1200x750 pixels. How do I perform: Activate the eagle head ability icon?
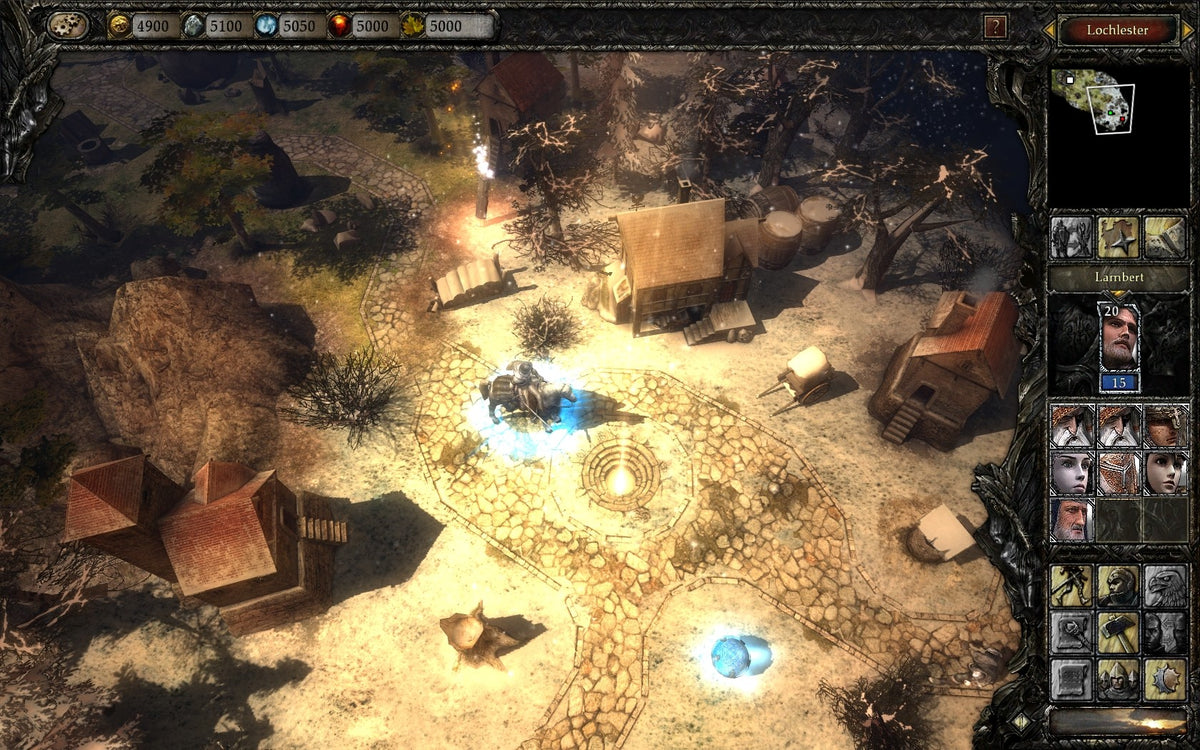(1164, 585)
